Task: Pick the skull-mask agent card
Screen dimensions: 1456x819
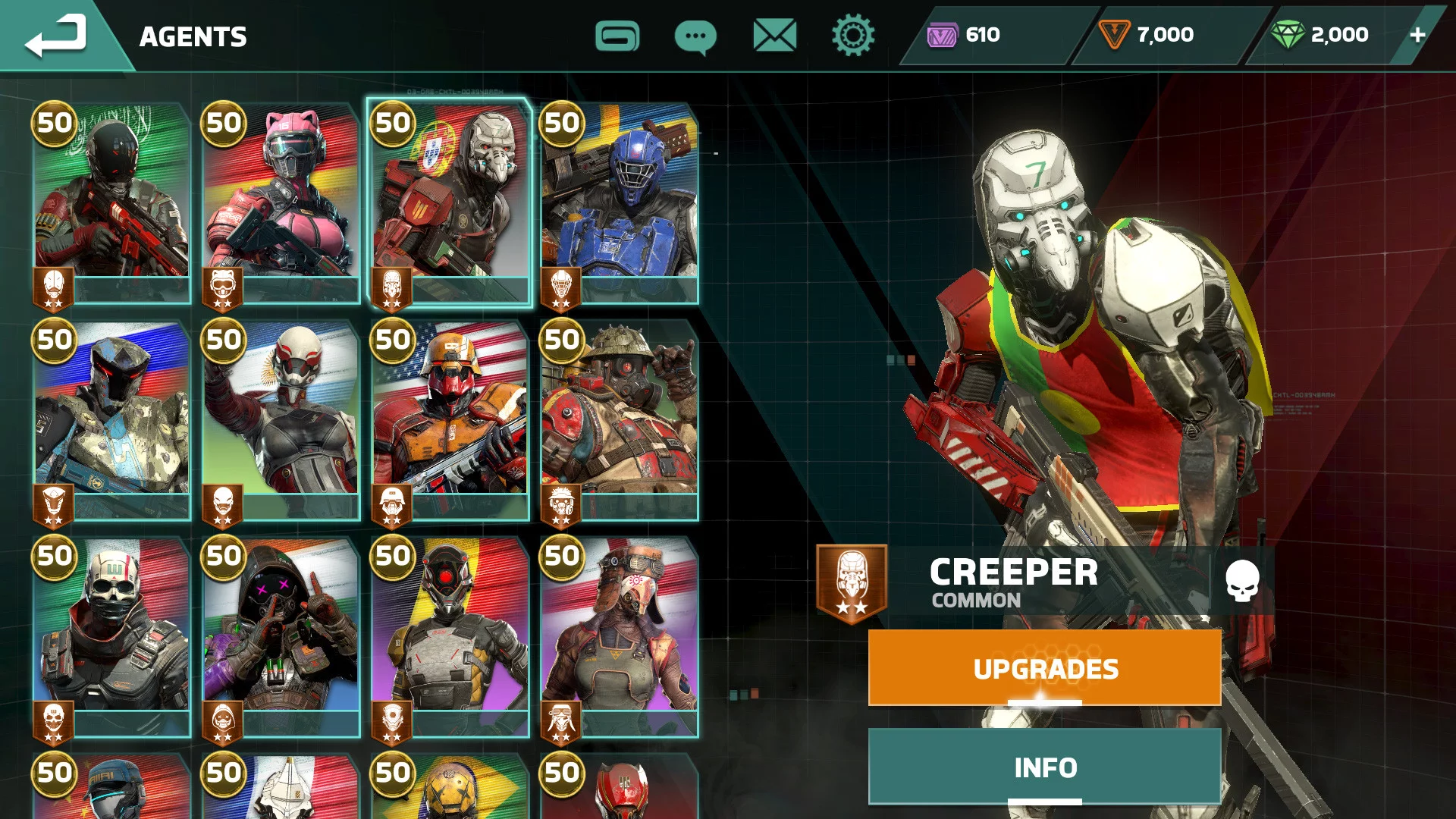Action: [x=111, y=634]
